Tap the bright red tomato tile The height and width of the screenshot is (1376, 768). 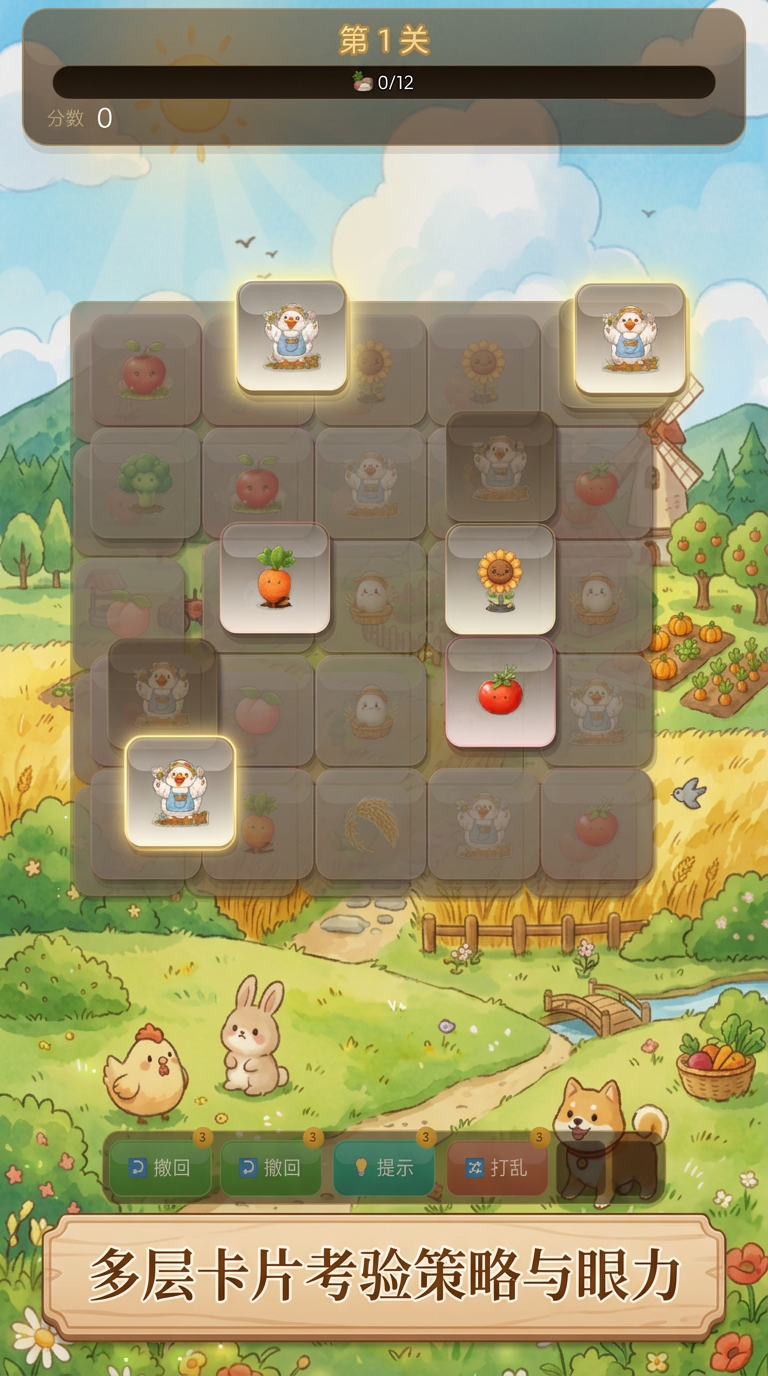coord(500,692)
